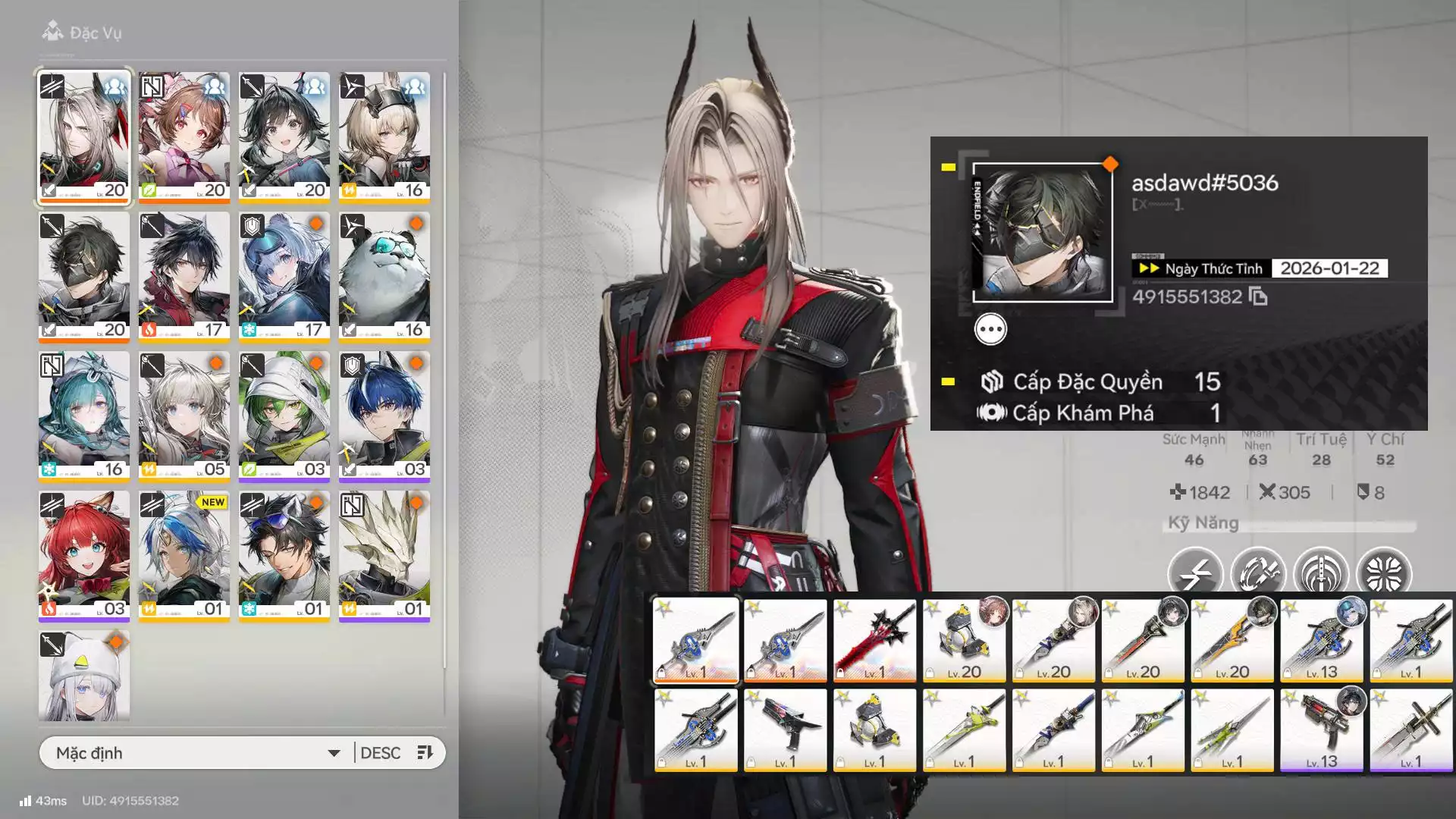Open the three-dots profile options button
The width and height of the screenshot is (1456, 819).
click(990, 330)
